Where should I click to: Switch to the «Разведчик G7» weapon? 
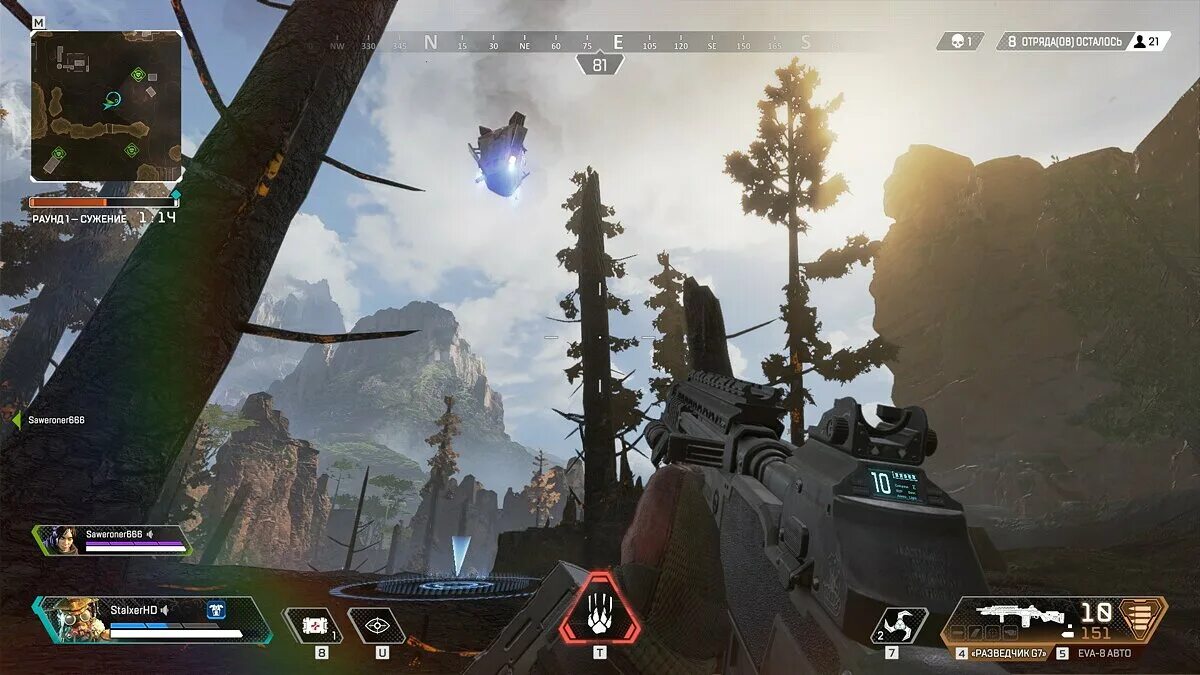pos(1005,653)
